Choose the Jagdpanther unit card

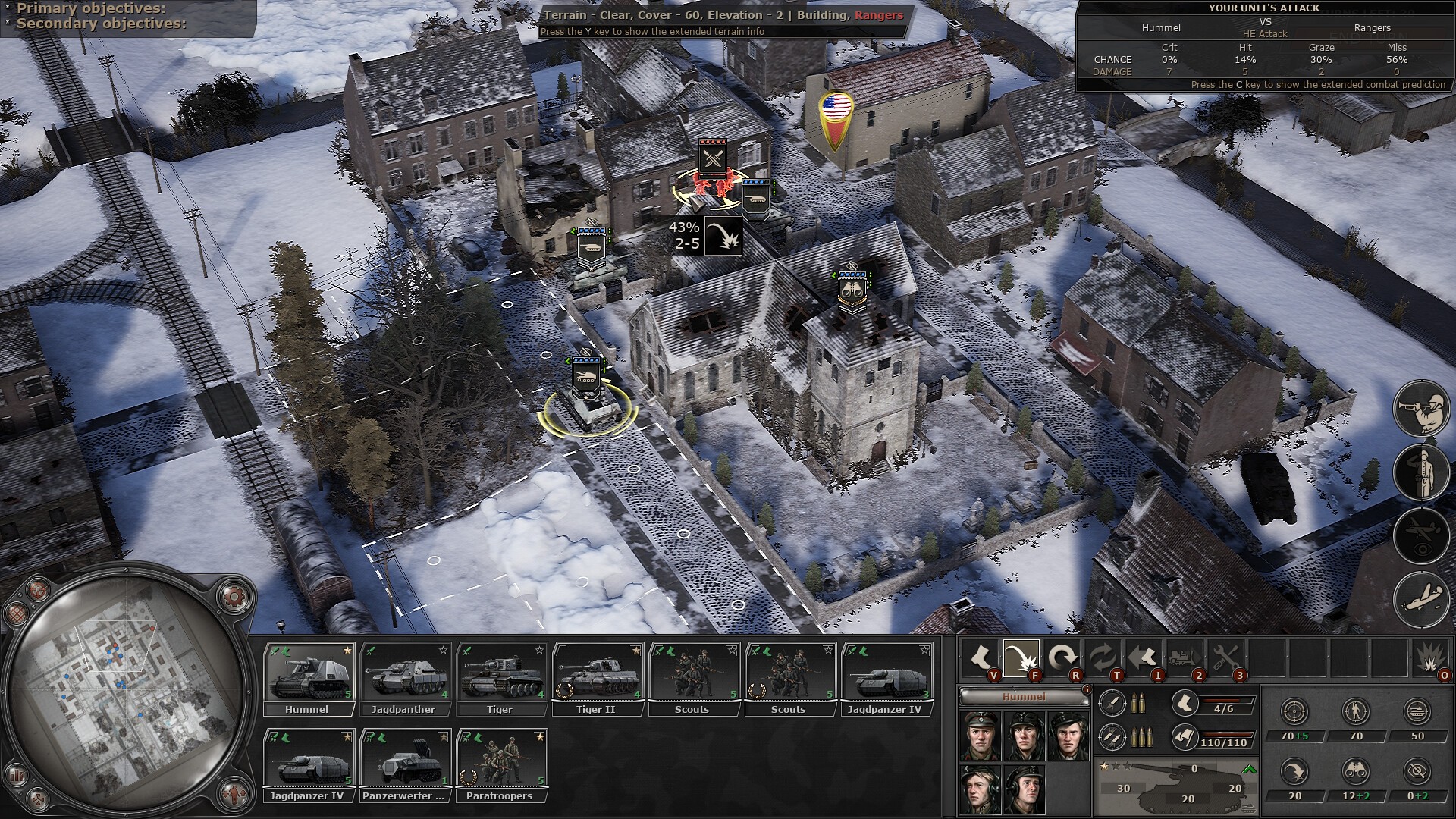tap(404, 677)
